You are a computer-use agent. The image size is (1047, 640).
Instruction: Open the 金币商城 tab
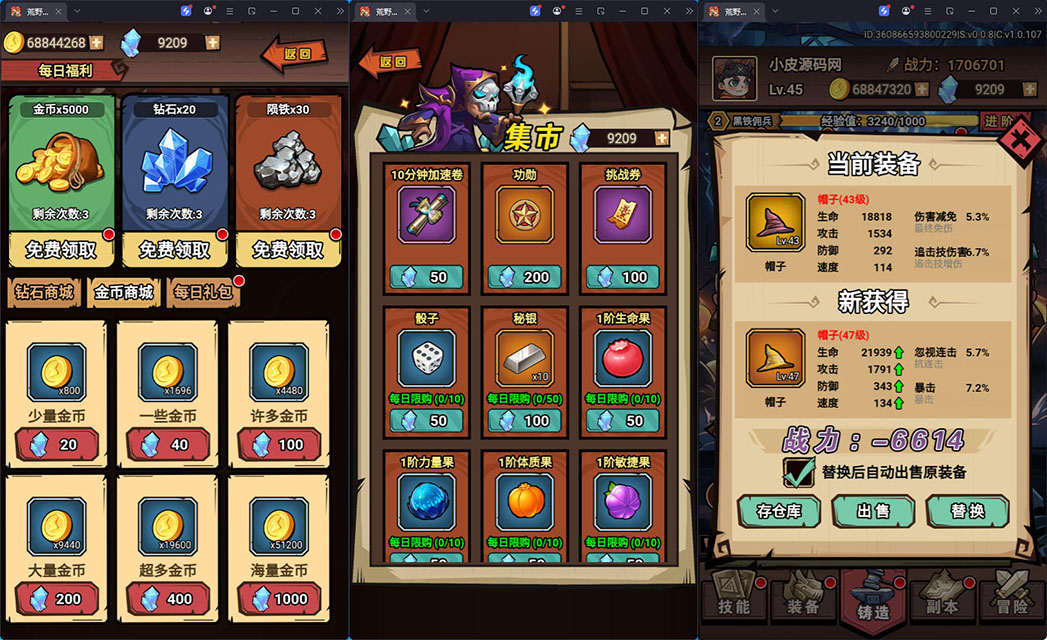(x=124, y=292)
